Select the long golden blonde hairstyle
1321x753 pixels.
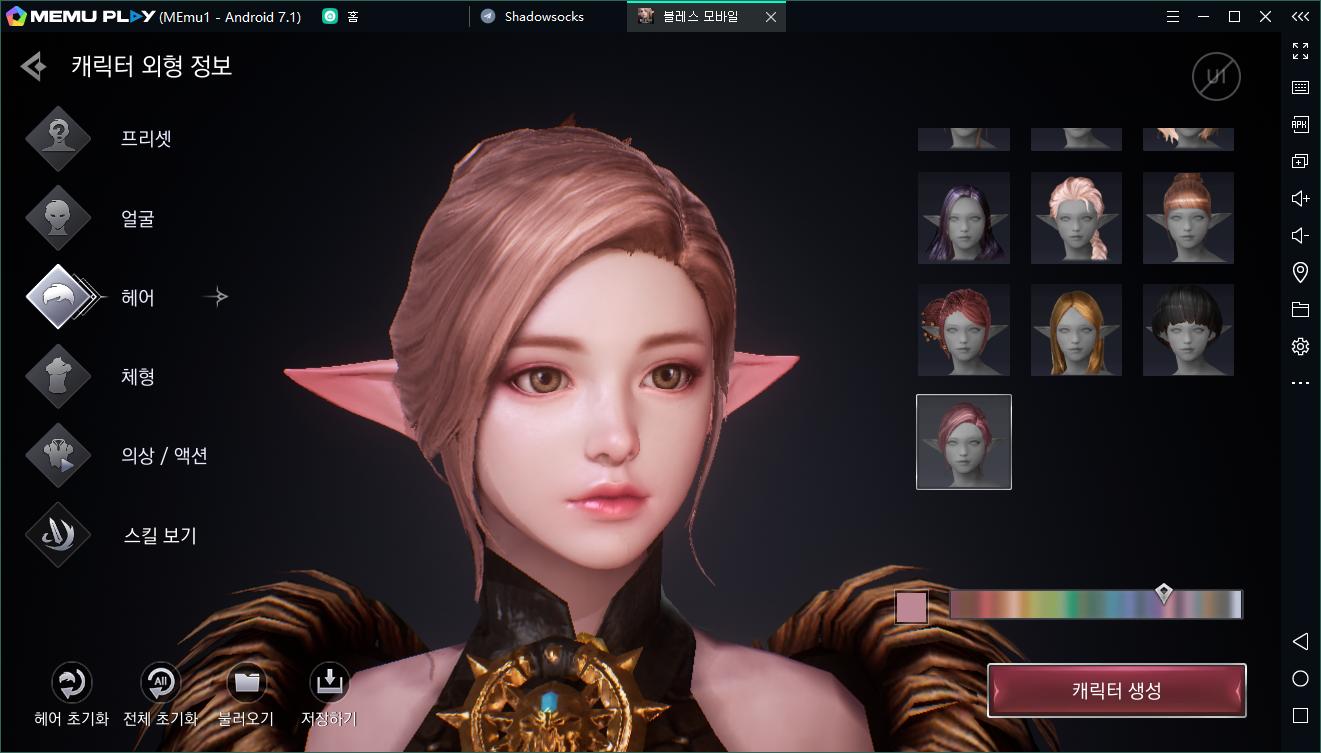click(1076, 330)
